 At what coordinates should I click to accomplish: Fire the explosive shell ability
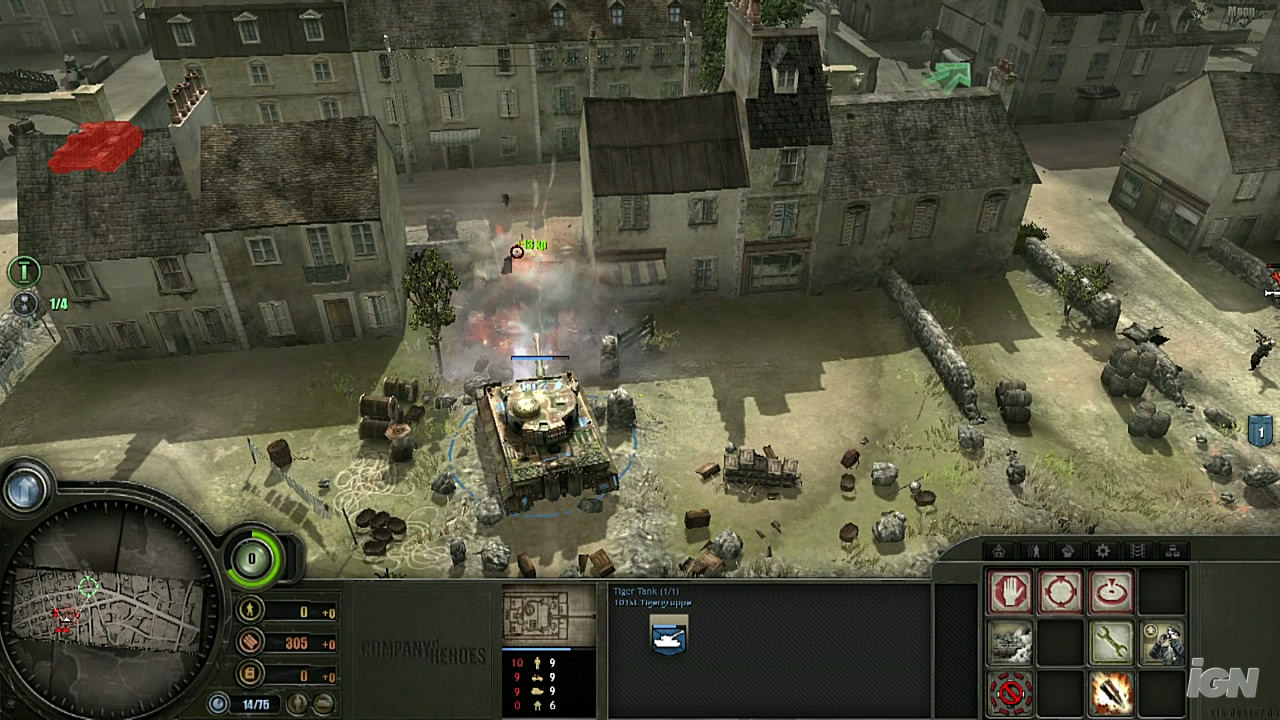click(x=1111, y=692)
